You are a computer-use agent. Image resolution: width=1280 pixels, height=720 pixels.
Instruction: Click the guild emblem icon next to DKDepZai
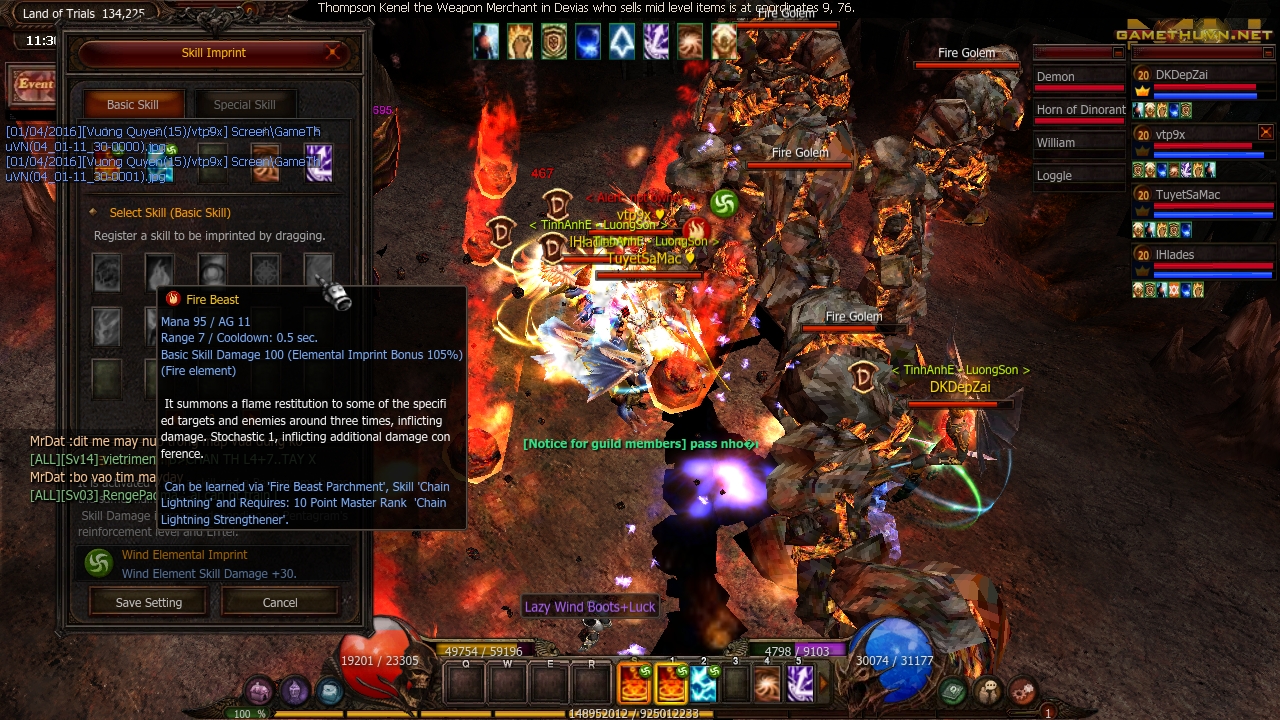1142,92
